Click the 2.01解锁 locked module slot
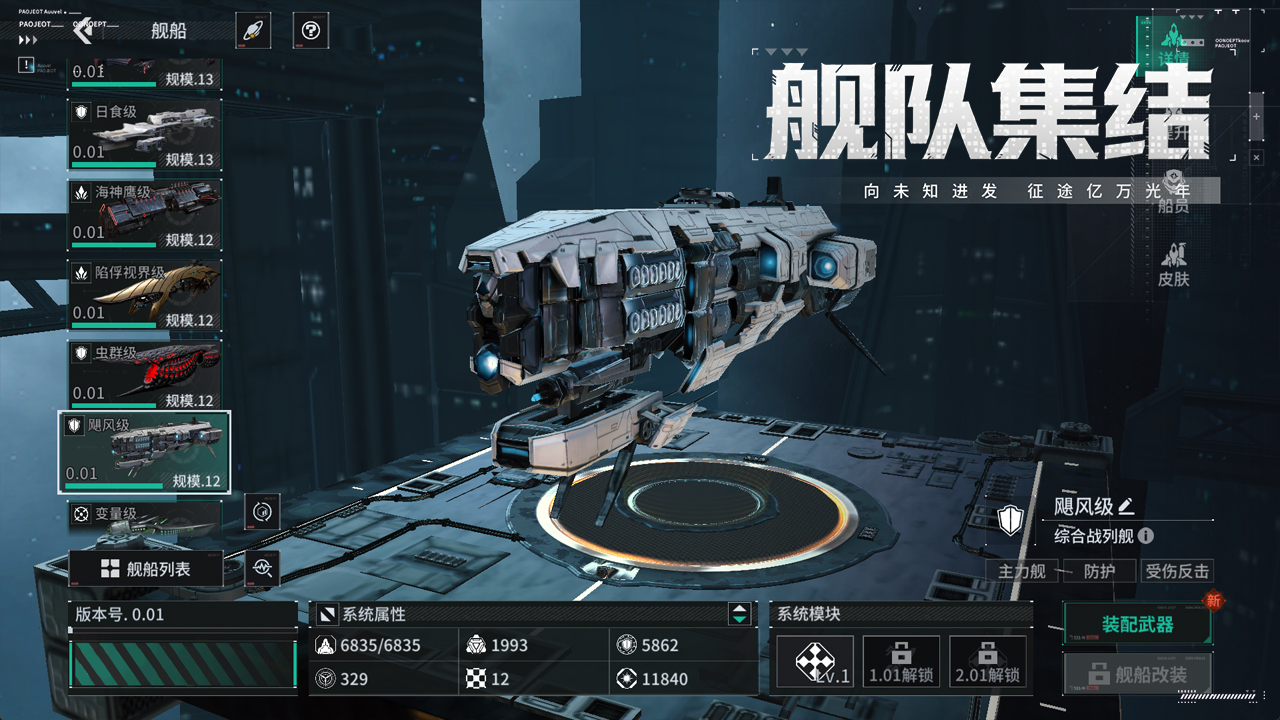 click(x=987, y=662)
